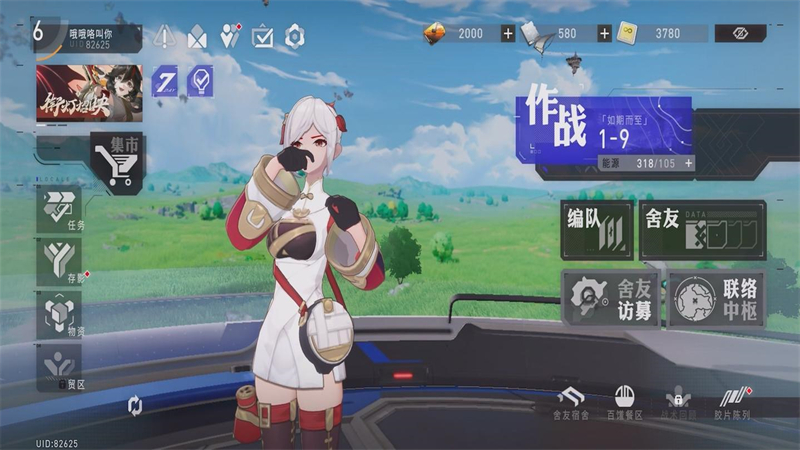Click the swap character refresh icon
Image resolution: width=800 pixels, height=450 pixels.
pyautogui.click(x=136, y=405)
